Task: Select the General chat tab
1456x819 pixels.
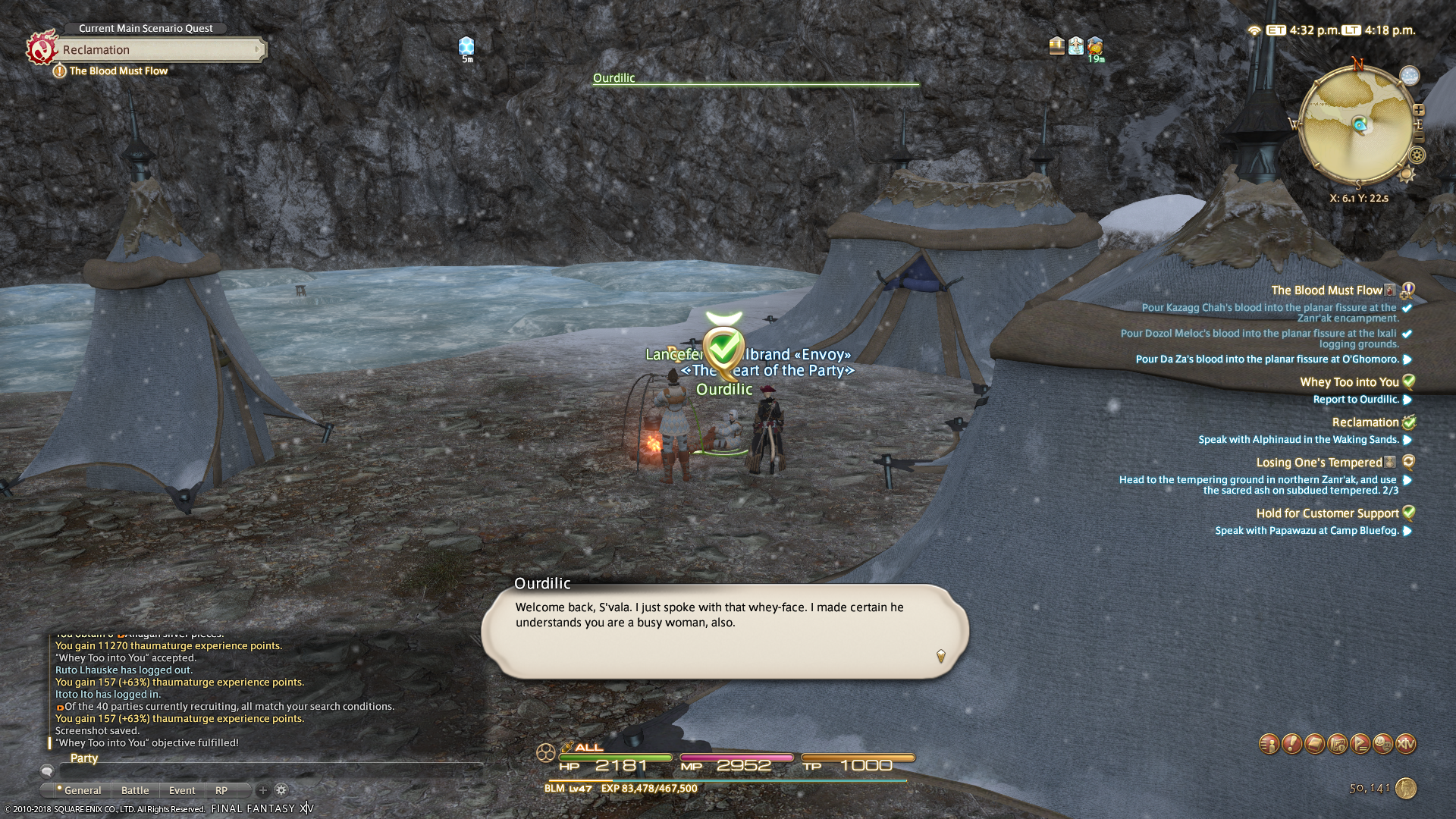Action: pos(82,790)
